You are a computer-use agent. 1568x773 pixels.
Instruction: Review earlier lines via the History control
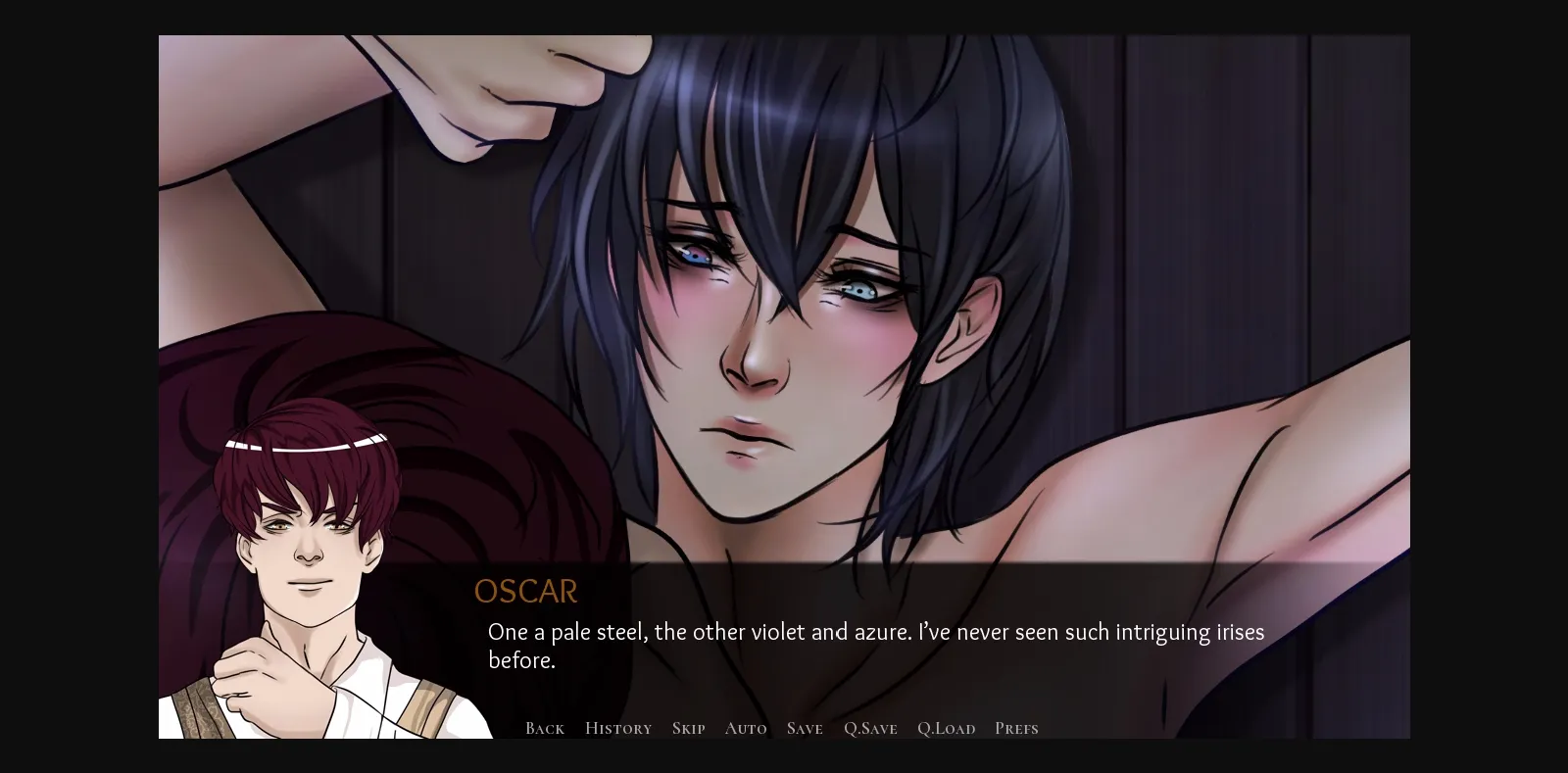click(617, 728)
